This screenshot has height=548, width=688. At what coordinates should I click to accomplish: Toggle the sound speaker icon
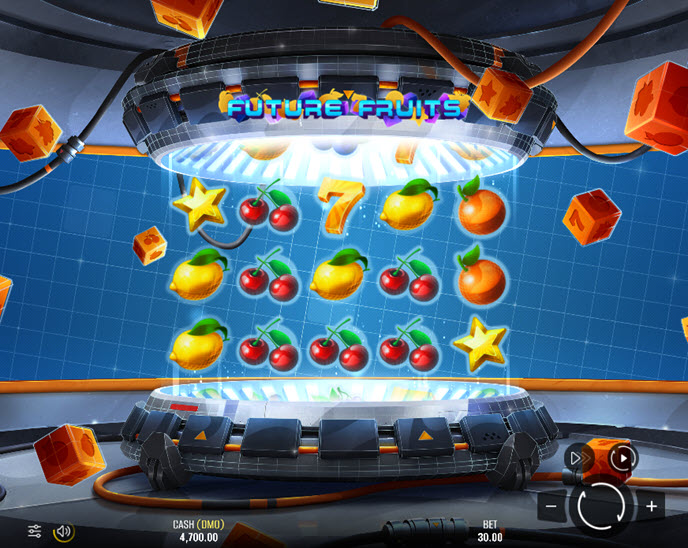pyautogui.click(x=62, y=531)
